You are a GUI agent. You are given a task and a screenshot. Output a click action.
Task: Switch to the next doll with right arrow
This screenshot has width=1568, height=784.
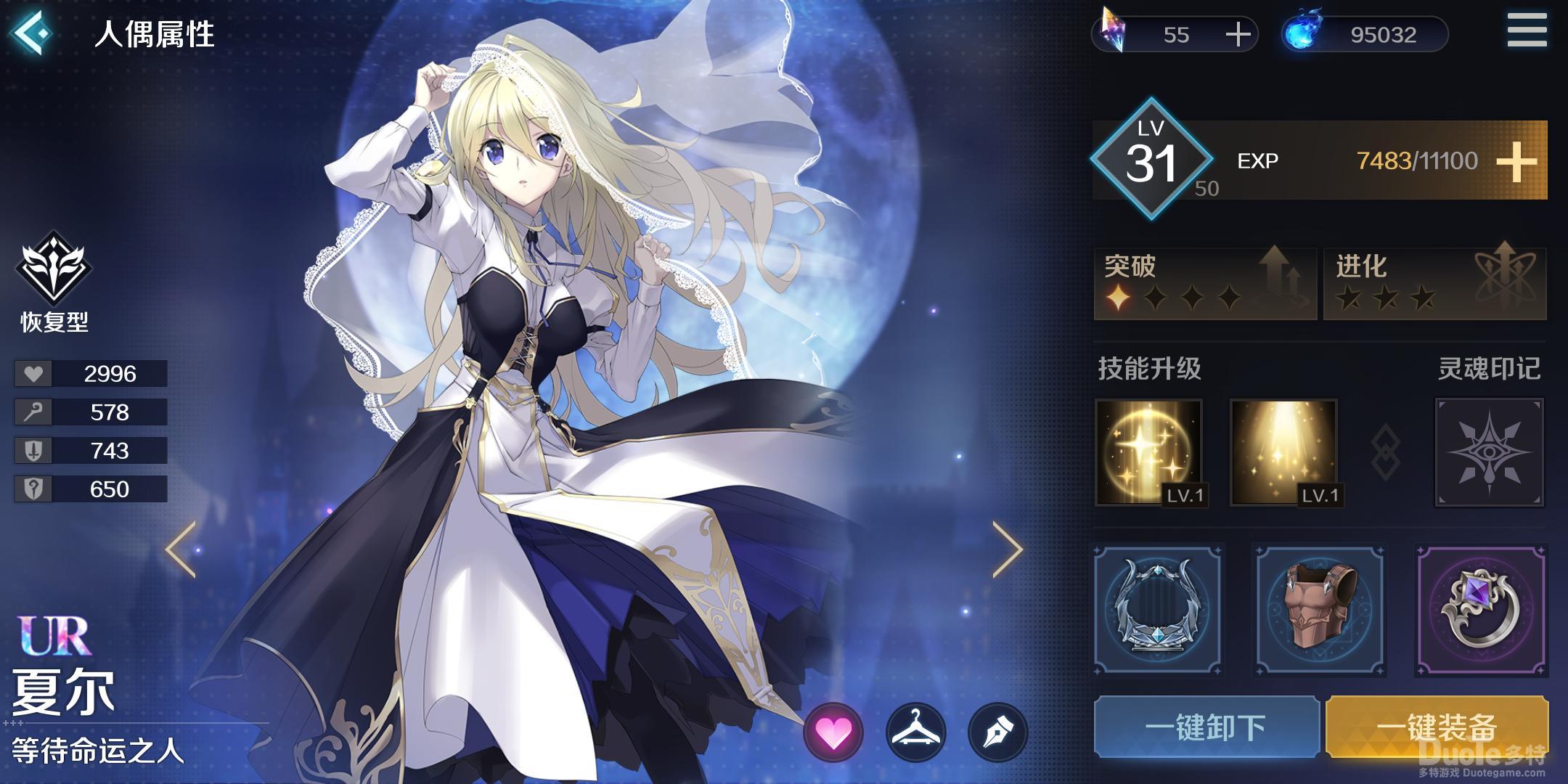pos(1008,550)
